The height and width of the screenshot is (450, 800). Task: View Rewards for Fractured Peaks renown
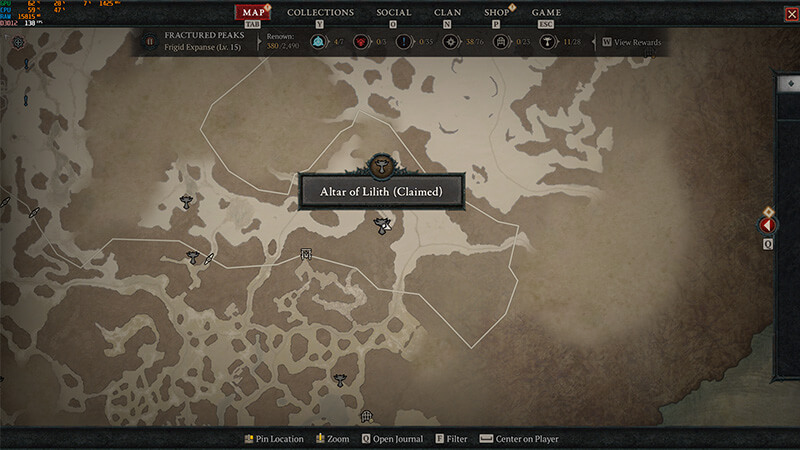[x=631, y=42]
